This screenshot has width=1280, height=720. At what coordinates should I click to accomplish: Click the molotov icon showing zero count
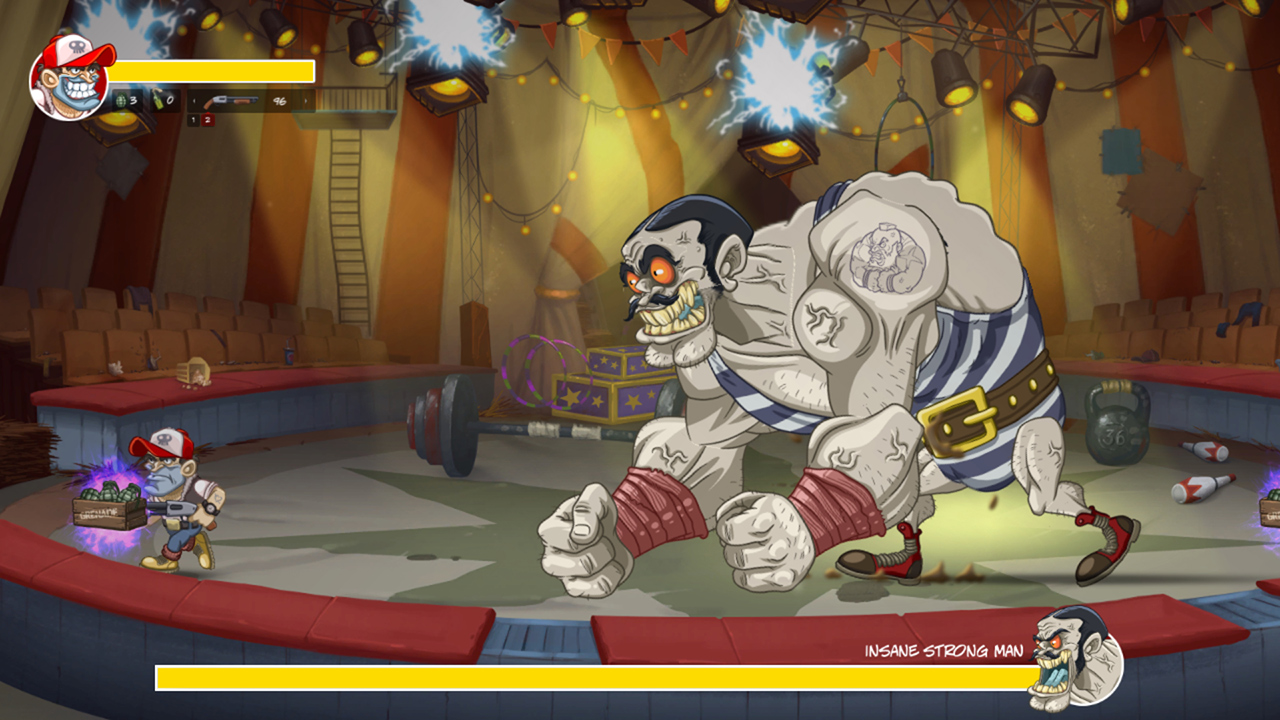click(x=159, y=102)
